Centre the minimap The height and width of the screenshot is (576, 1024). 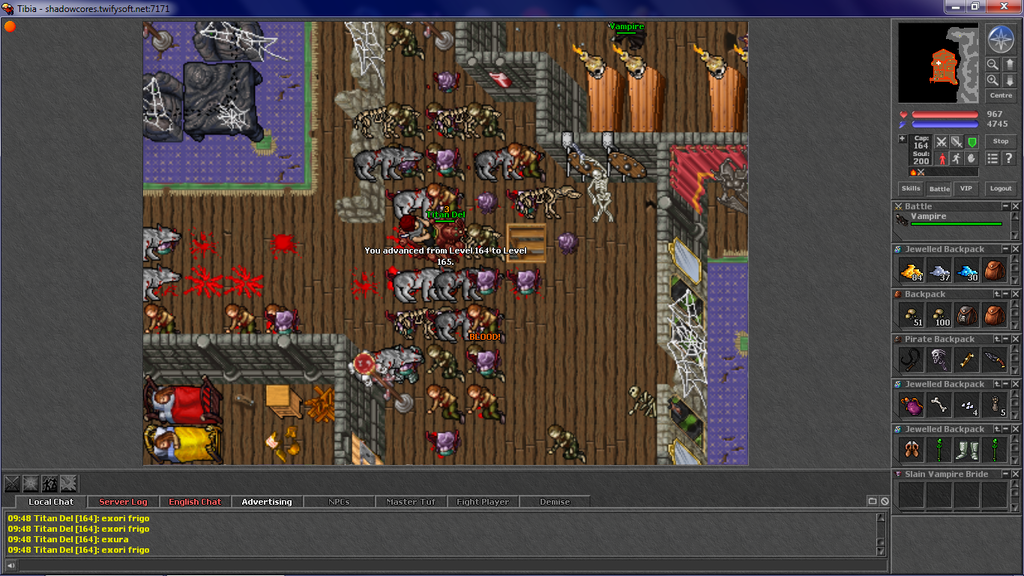point(1000,96)
